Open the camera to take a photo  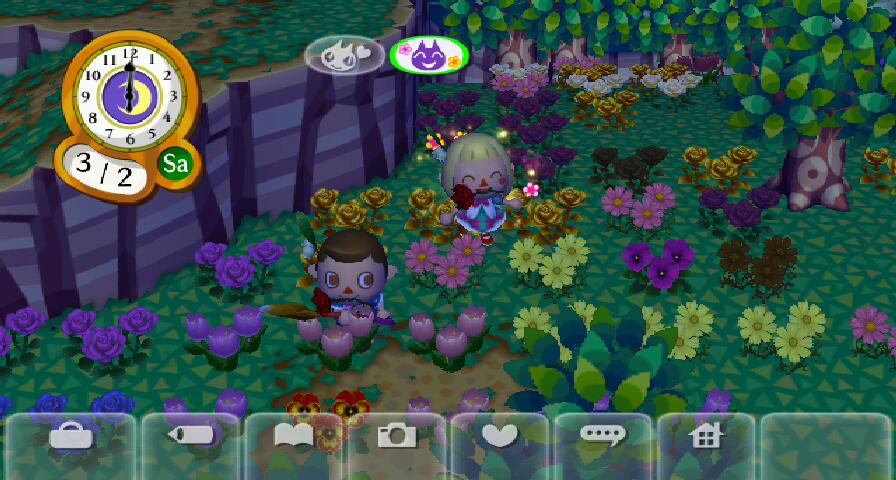[x=397, y=435]
